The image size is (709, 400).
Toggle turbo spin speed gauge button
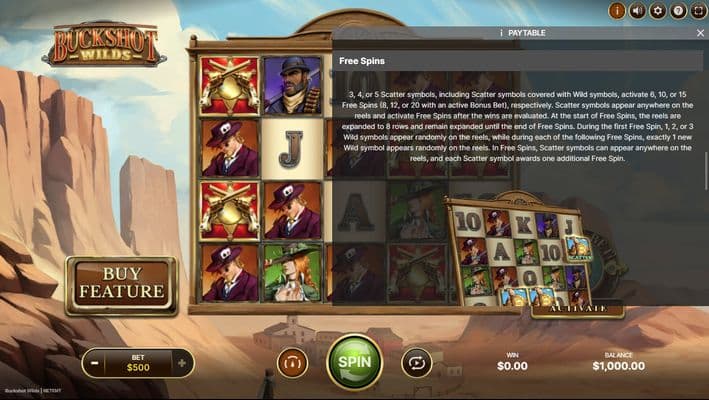coord(292,362)
